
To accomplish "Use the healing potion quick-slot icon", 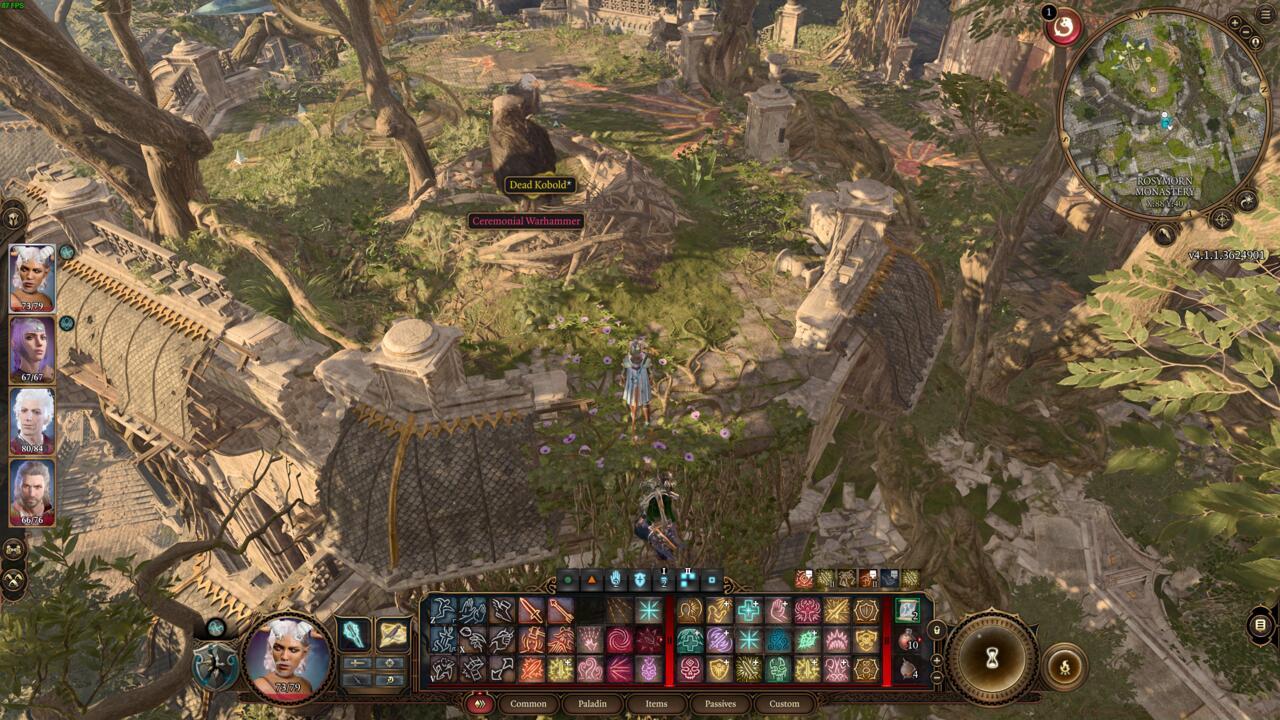I will [x=906, y=640].
